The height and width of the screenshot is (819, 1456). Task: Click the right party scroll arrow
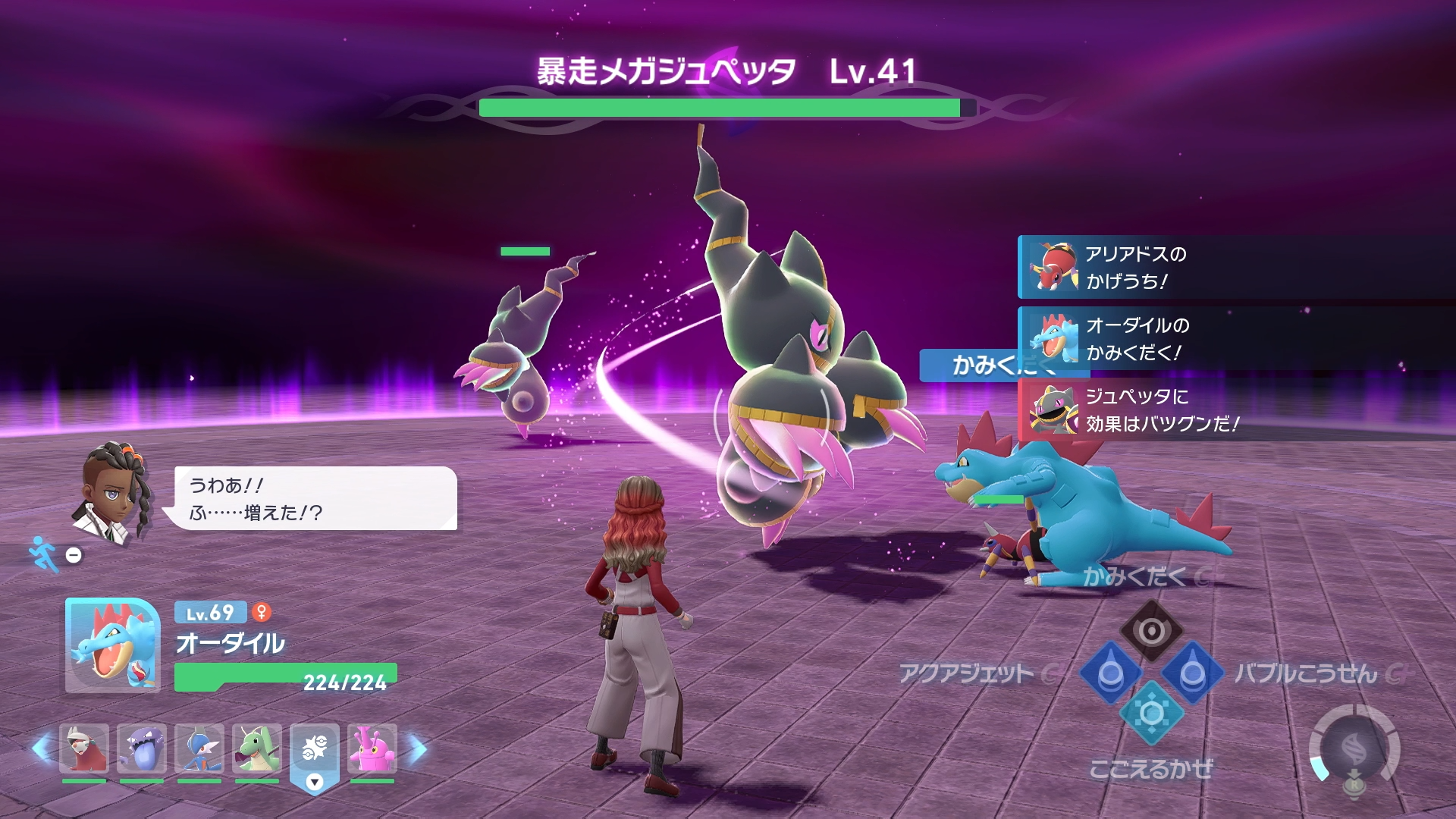tap(418, 748)
